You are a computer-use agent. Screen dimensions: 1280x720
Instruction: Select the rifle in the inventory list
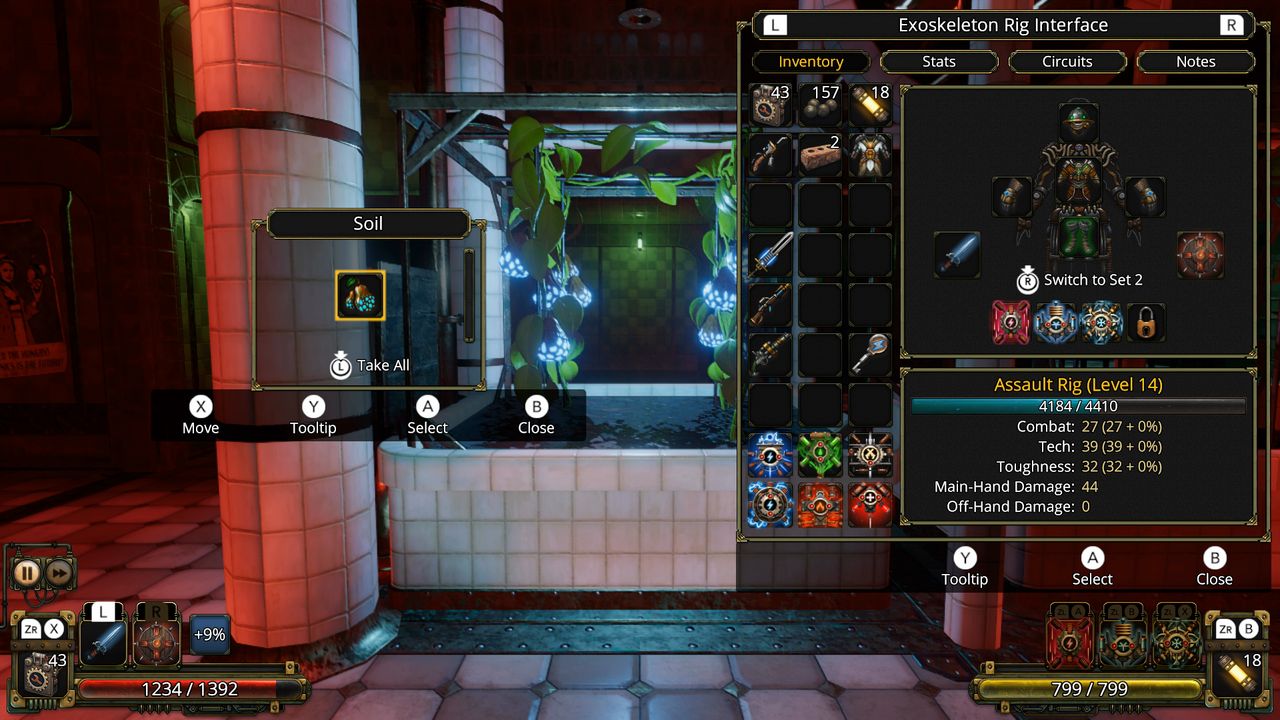pyautogui.click(x=768, y=305)
